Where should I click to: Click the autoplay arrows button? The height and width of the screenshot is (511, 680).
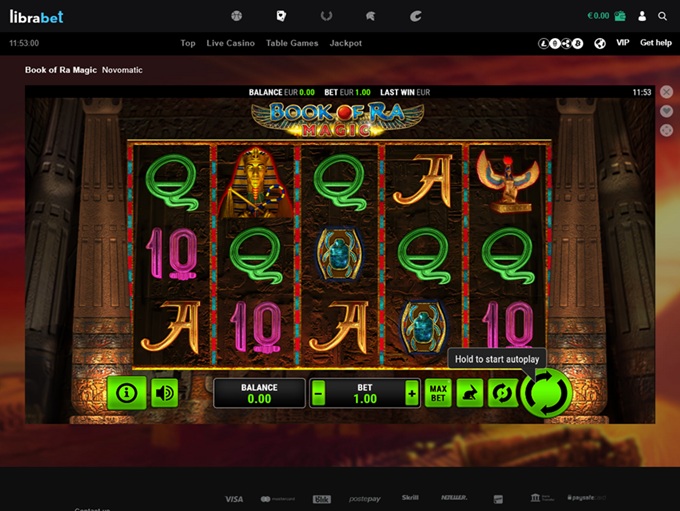tap(501, 393)
